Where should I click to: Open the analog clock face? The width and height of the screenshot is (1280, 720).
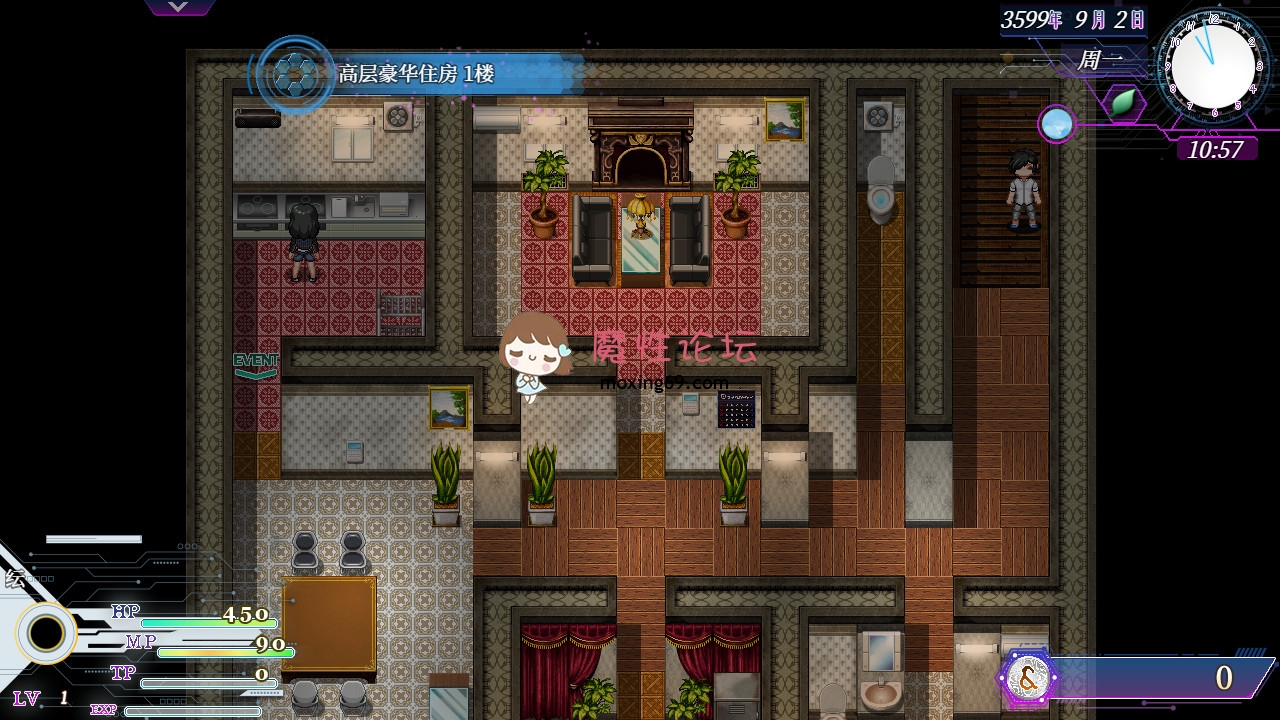(1213, 65)
